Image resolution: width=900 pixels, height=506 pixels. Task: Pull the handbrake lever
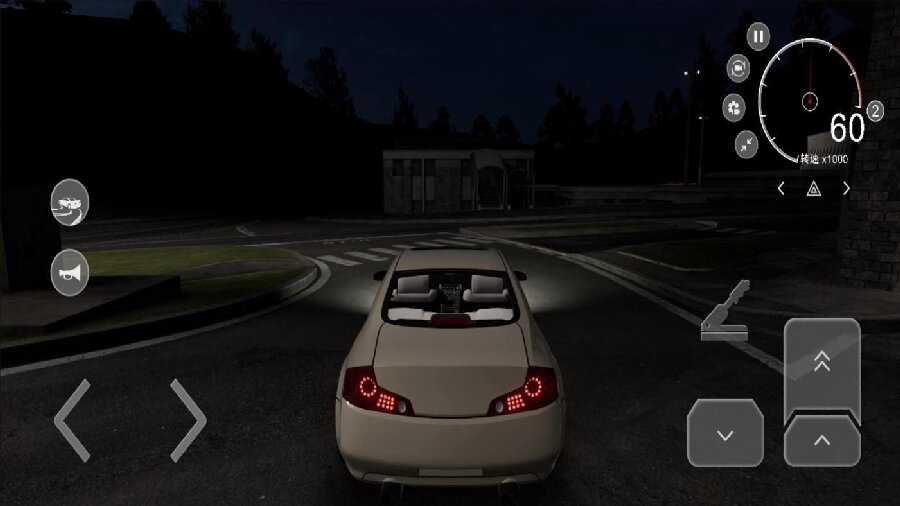(x=728, y=314)
